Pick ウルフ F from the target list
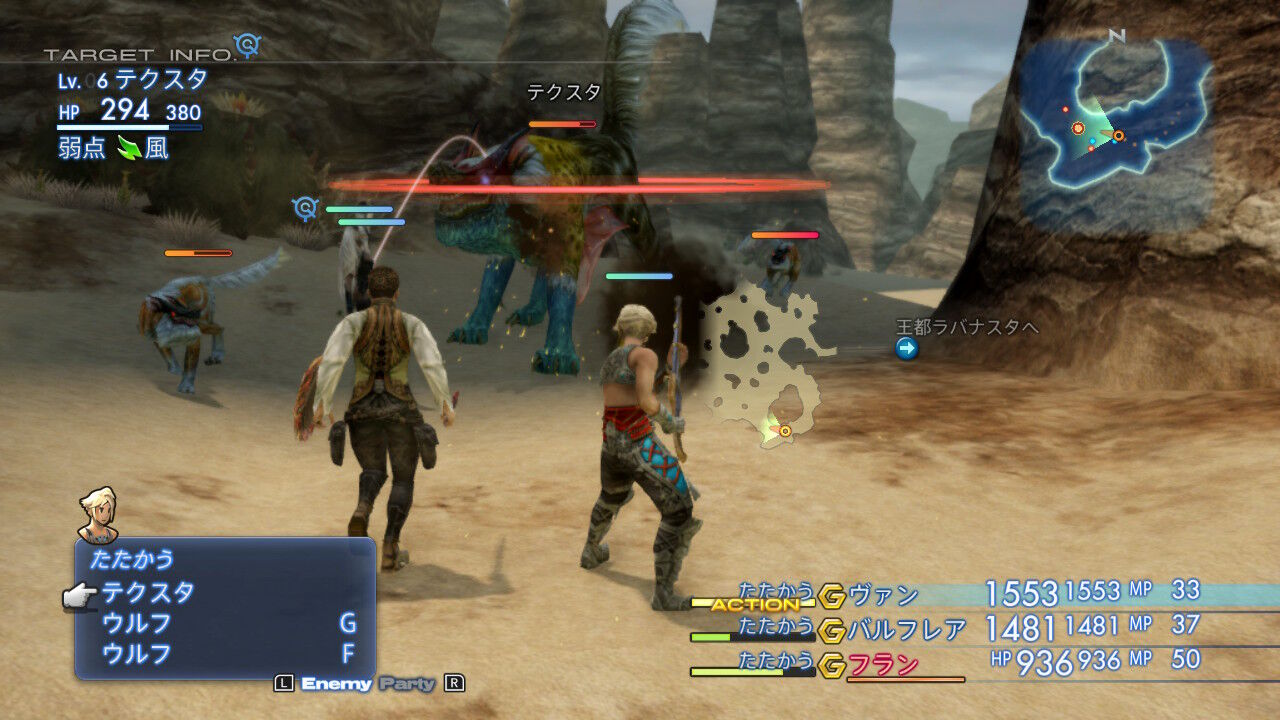This screenshot has width=1280, height=720. pos(137,654)
